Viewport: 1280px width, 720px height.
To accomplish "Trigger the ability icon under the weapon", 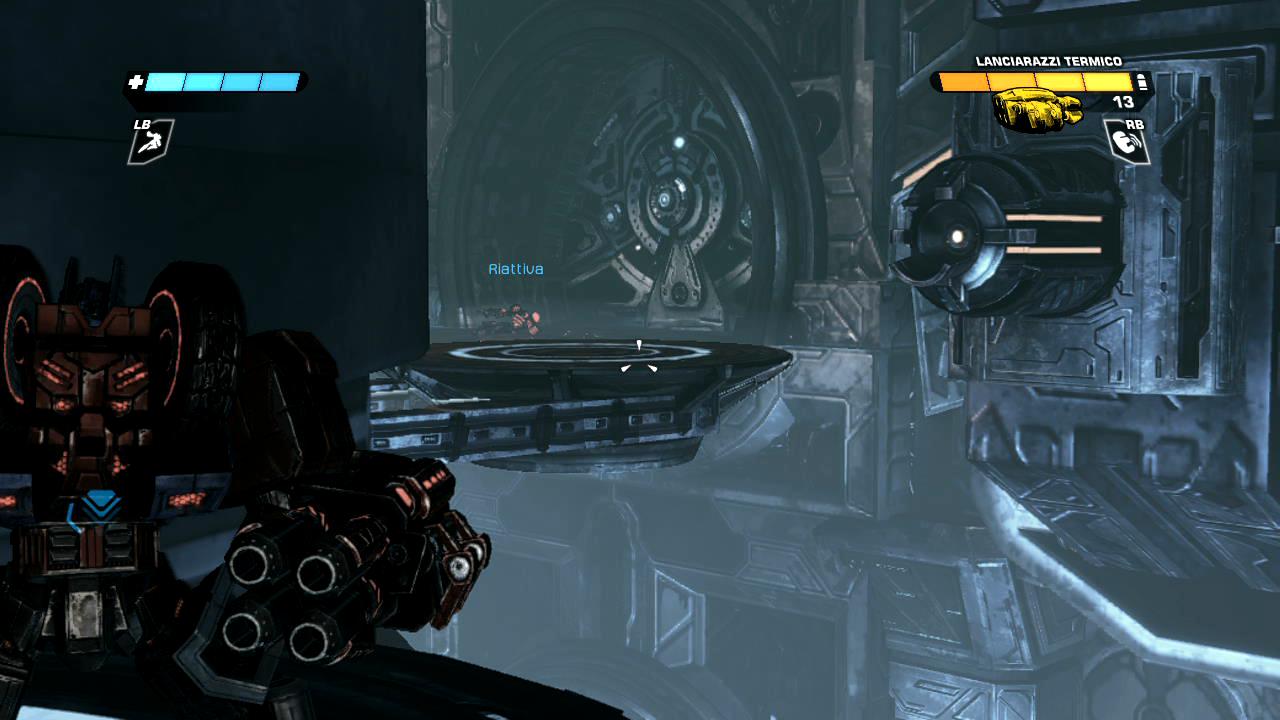I will click(1126, 143).
